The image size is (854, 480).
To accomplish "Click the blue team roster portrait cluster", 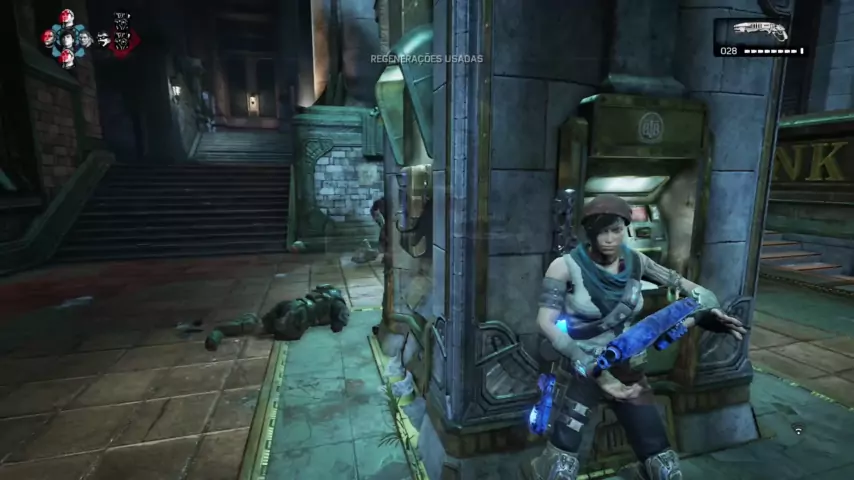I will [66, 38].
